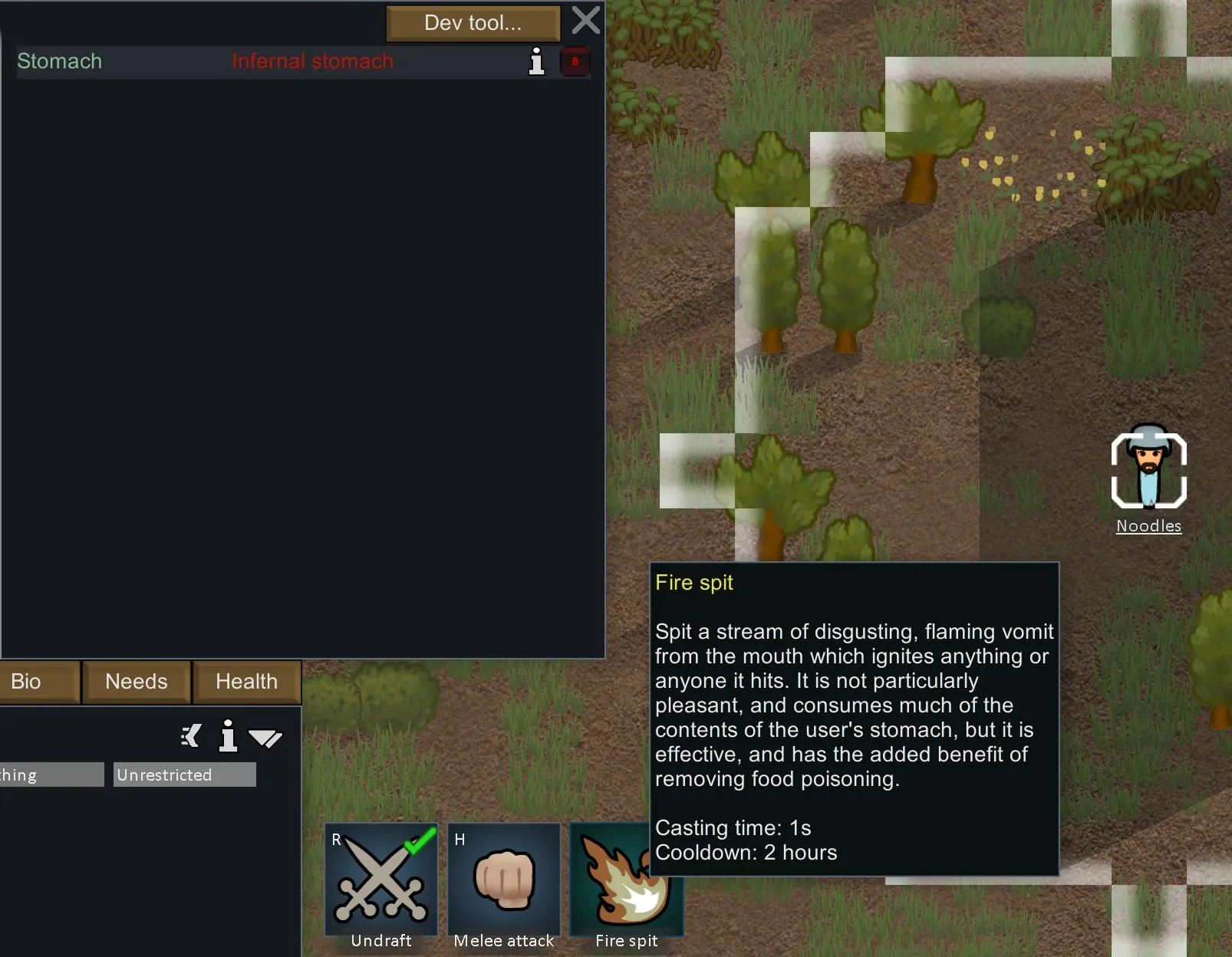Close the health panel with the X
This screenshot has width=1232, height=957.
pyautogui.click(x=586, y=21)
